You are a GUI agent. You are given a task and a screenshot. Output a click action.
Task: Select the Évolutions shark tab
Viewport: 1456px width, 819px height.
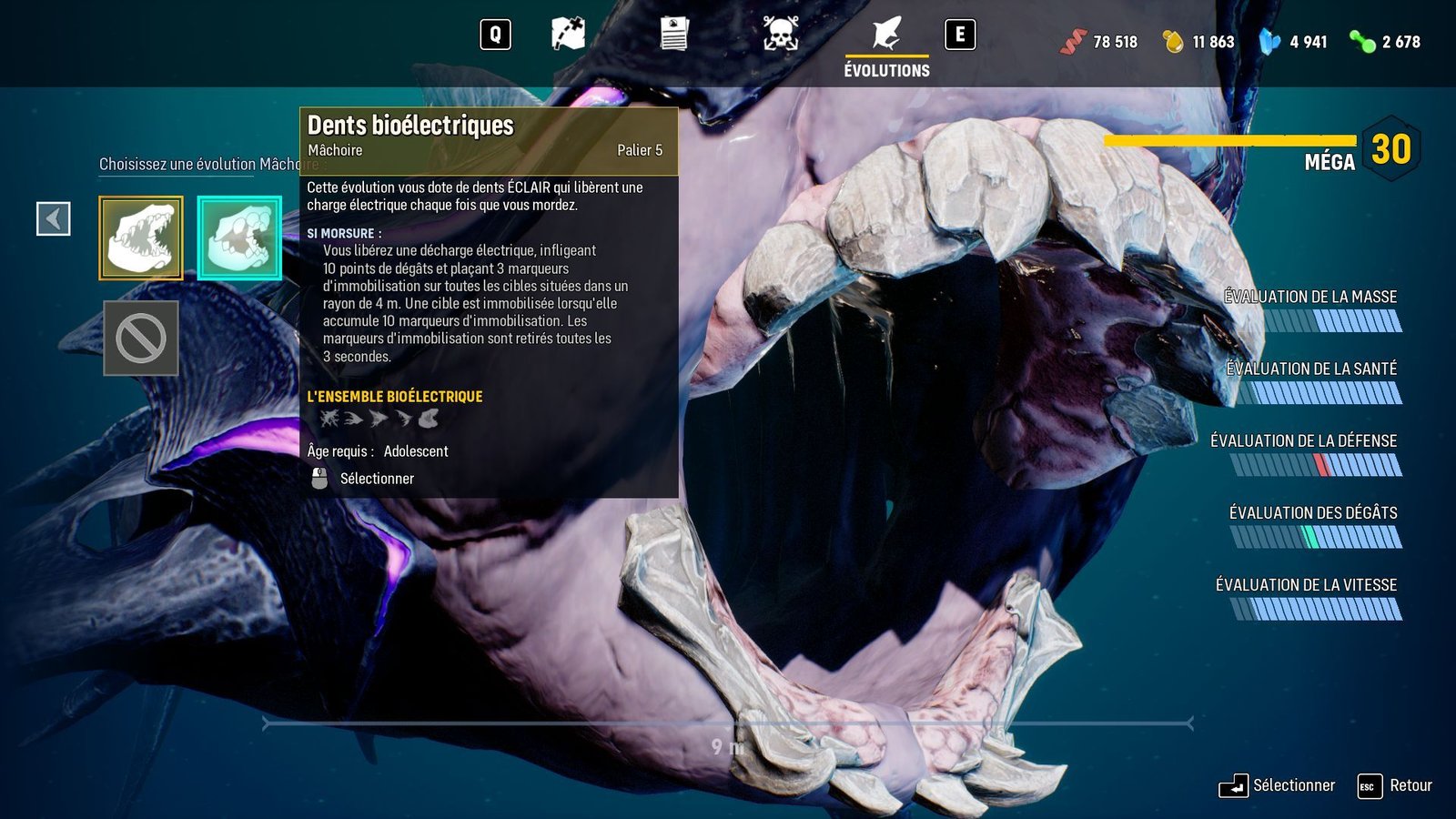[x=886, y=44]
